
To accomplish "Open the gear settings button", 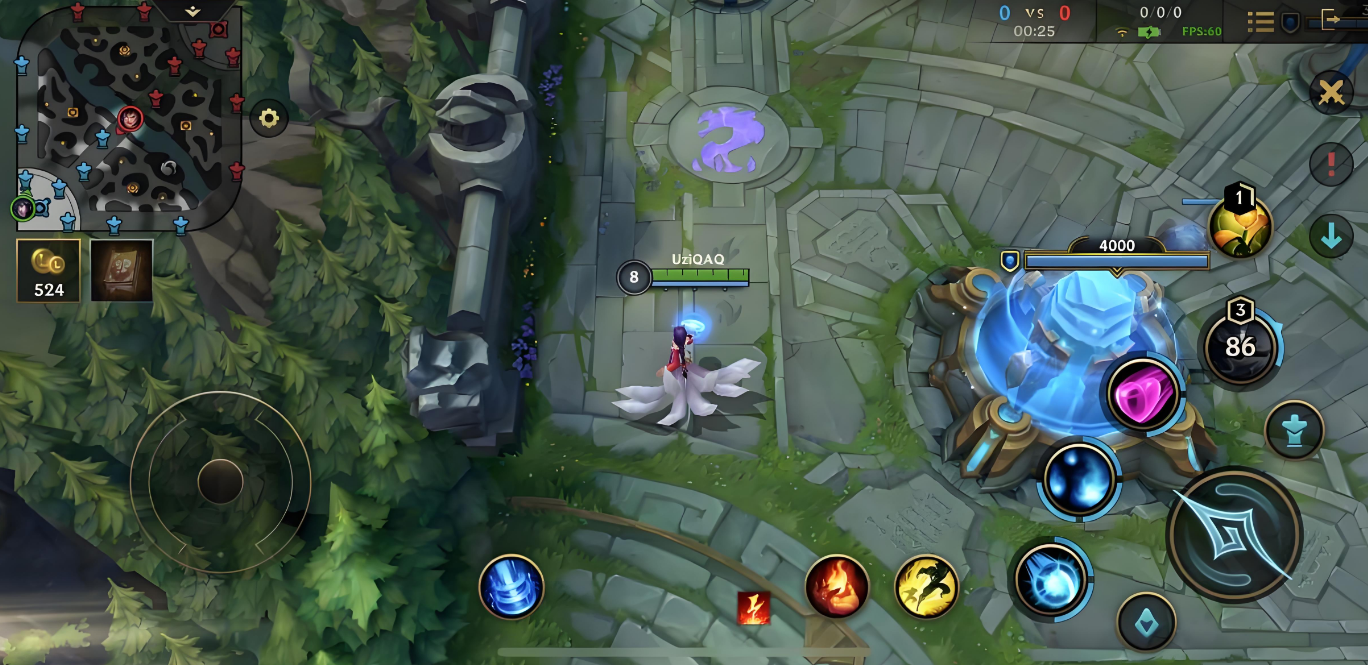I will 268,119.
